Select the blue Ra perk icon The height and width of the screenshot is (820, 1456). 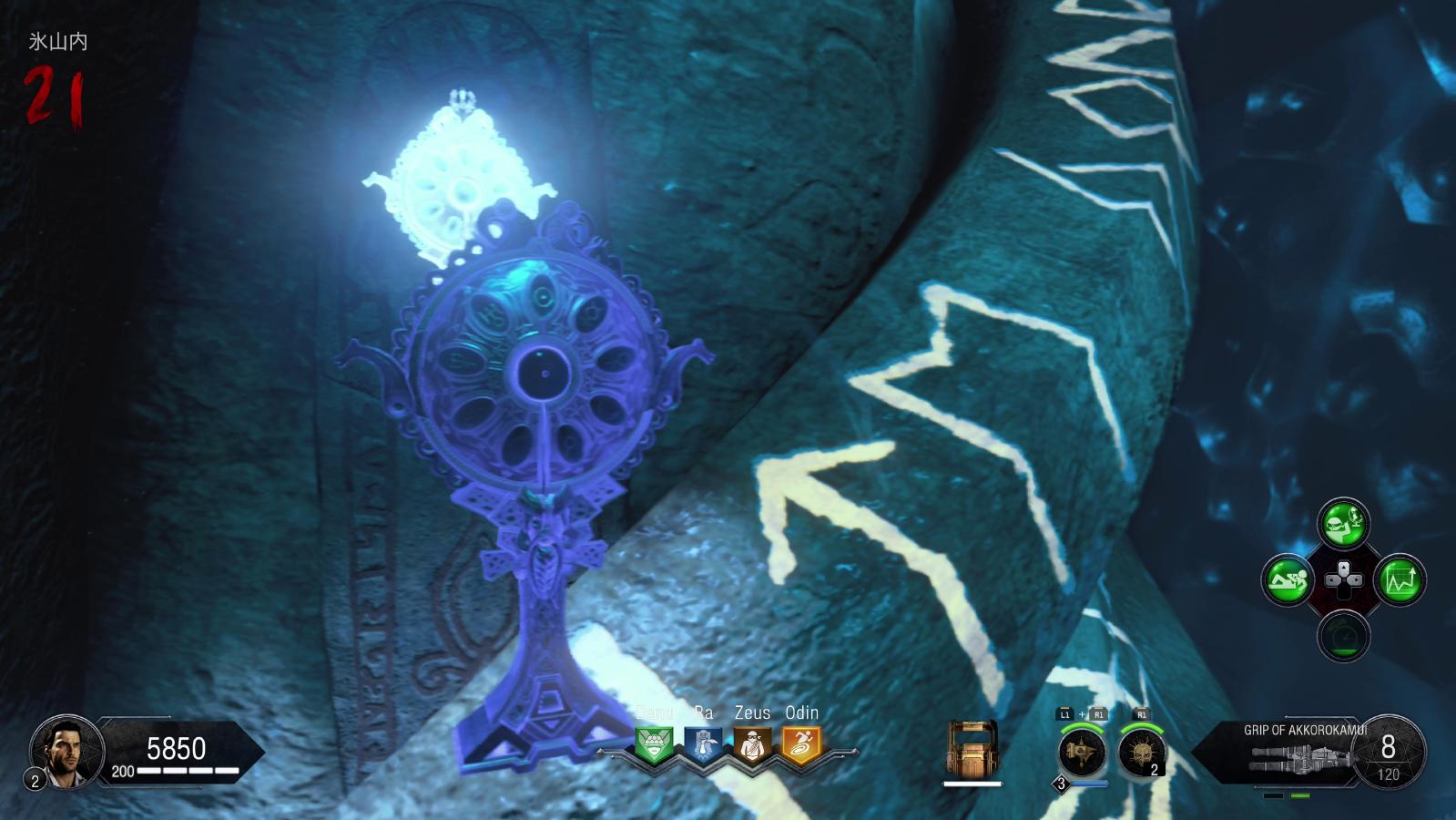pyautogui.click(x=703, y=745)
